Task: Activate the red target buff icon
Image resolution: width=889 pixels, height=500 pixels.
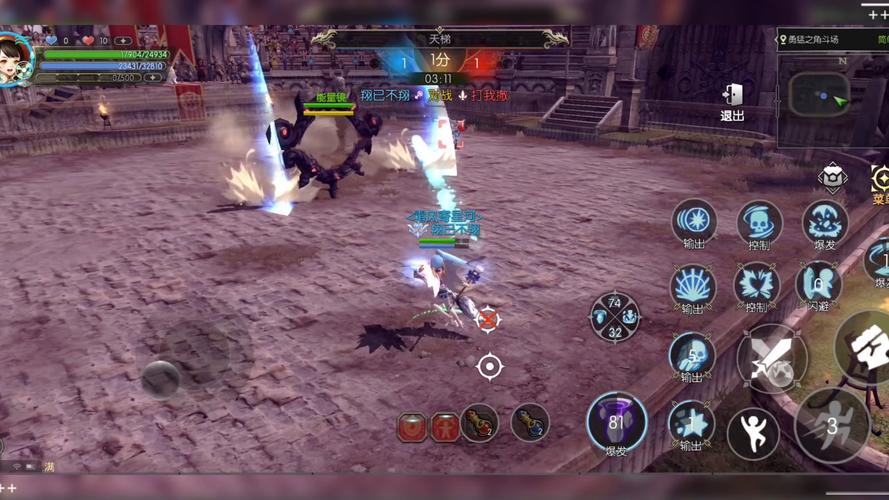Action: pos(413,427)
